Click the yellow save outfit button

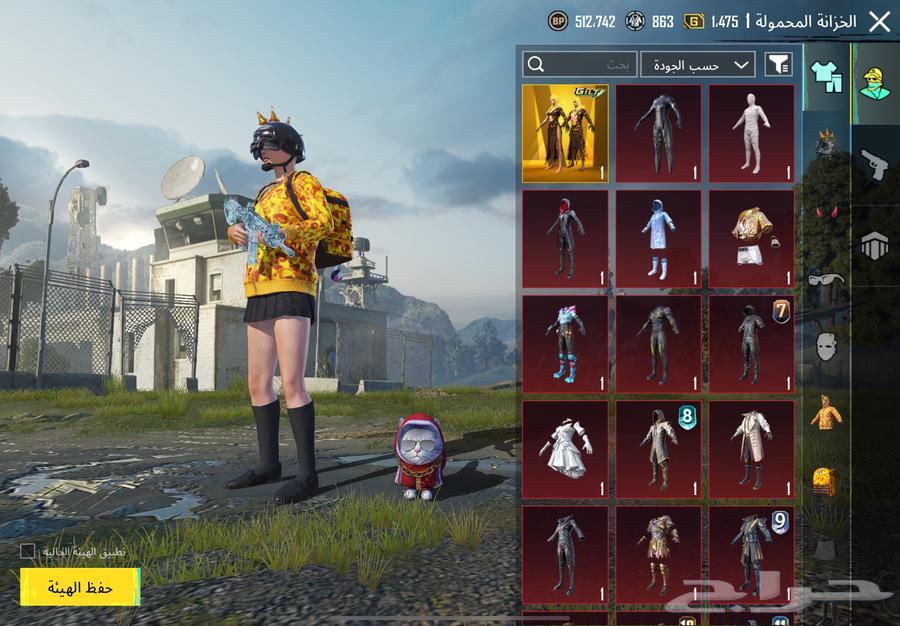(80, 587)
